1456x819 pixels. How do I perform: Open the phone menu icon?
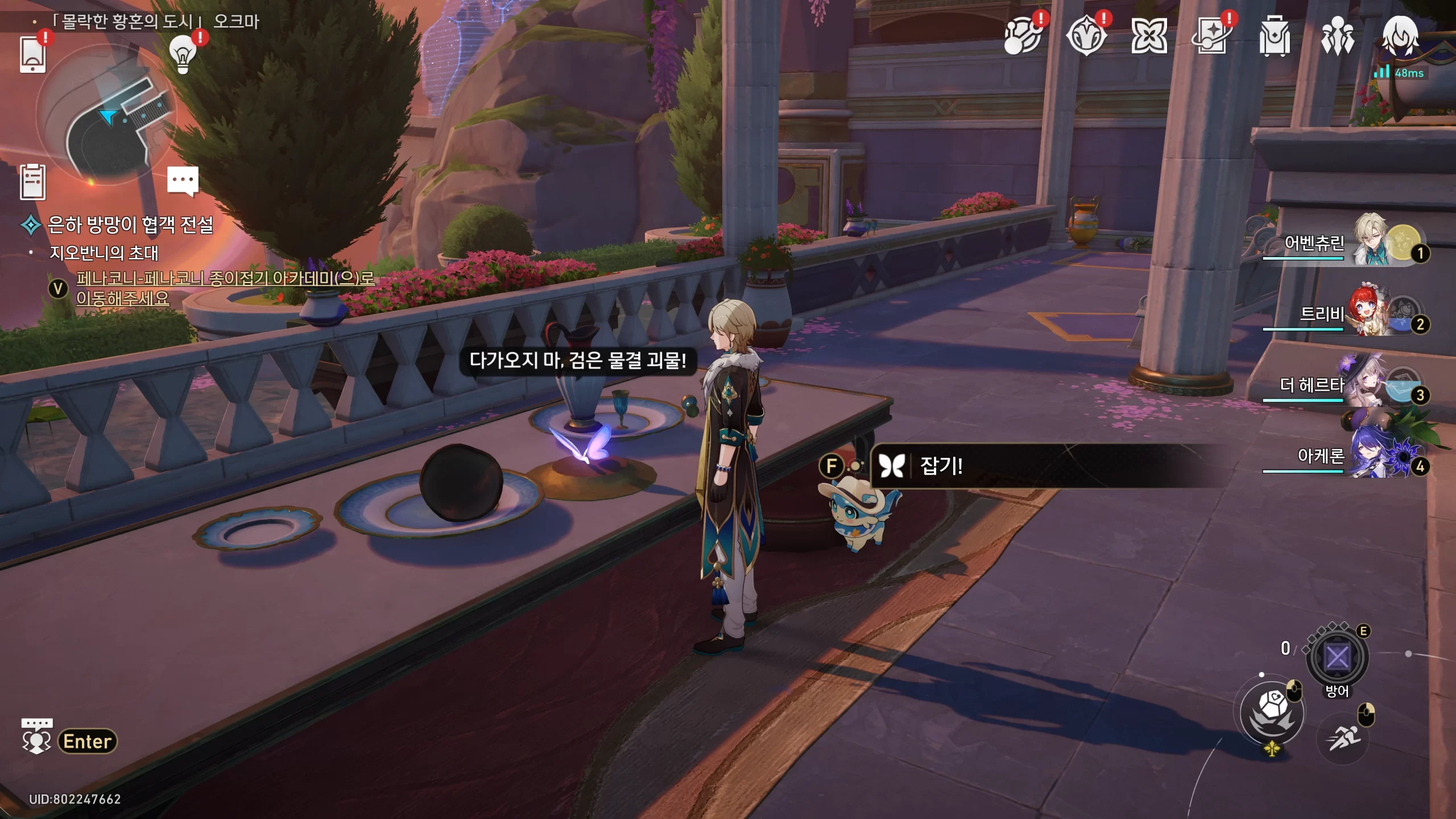click(32, 55)
